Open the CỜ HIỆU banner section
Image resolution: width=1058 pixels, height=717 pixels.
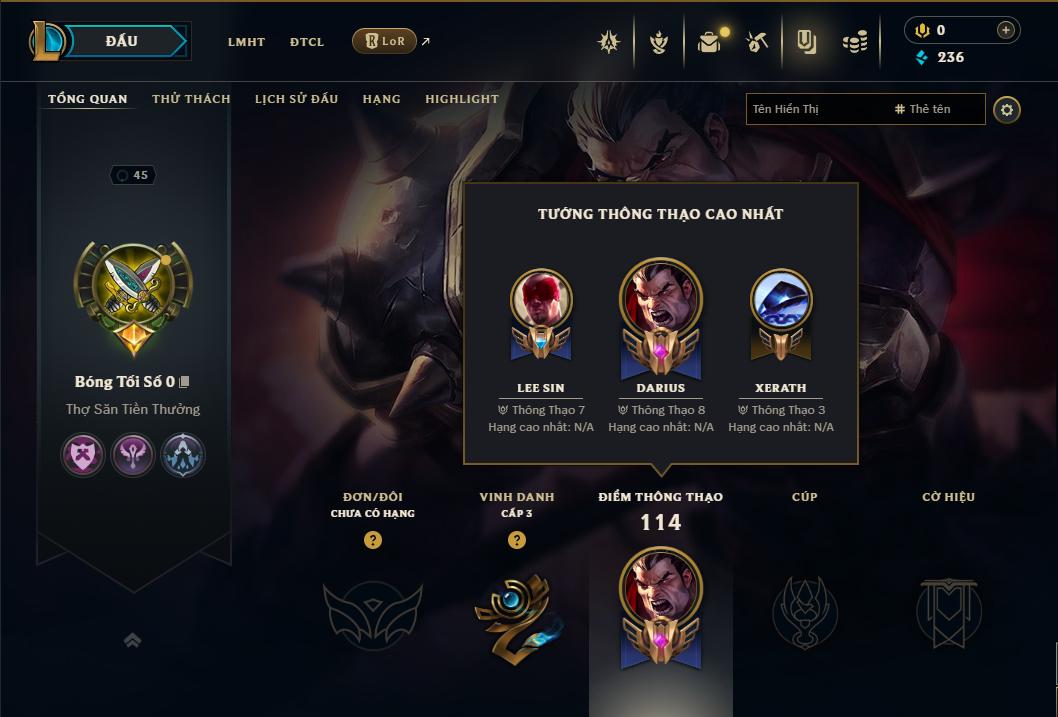tap(948, 611)
